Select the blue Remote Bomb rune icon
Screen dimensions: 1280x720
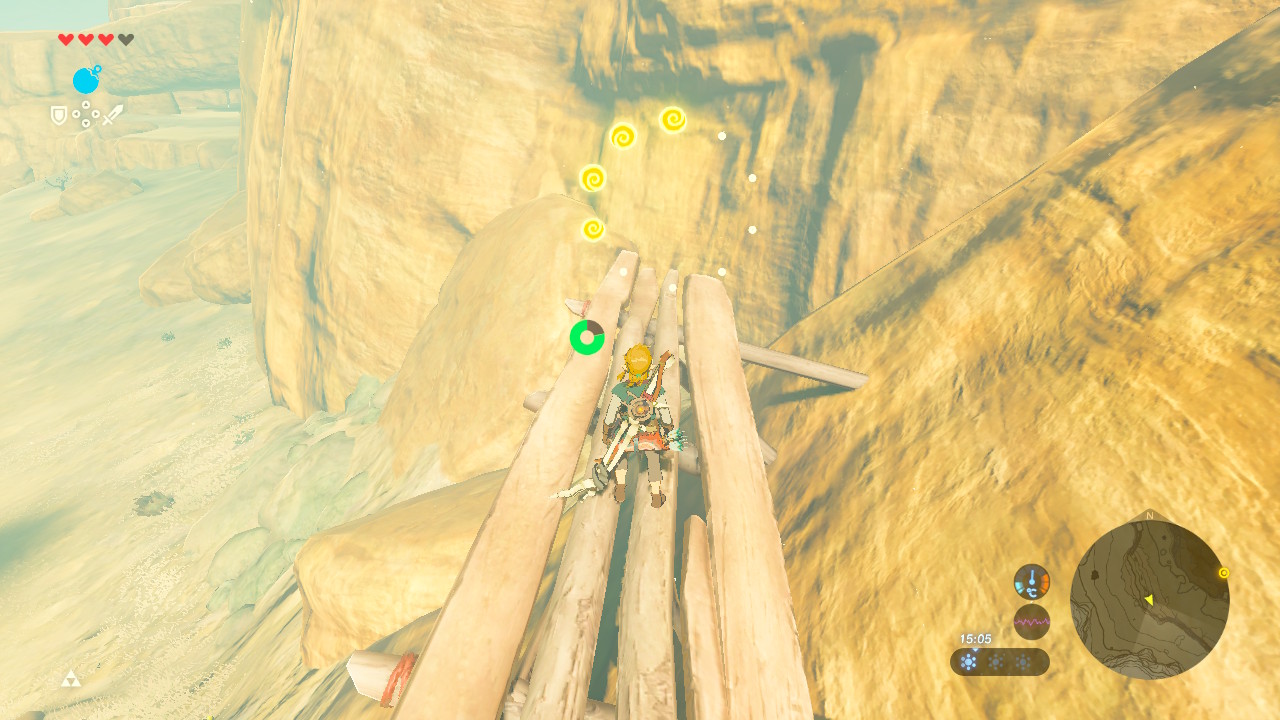click(86, 80)
